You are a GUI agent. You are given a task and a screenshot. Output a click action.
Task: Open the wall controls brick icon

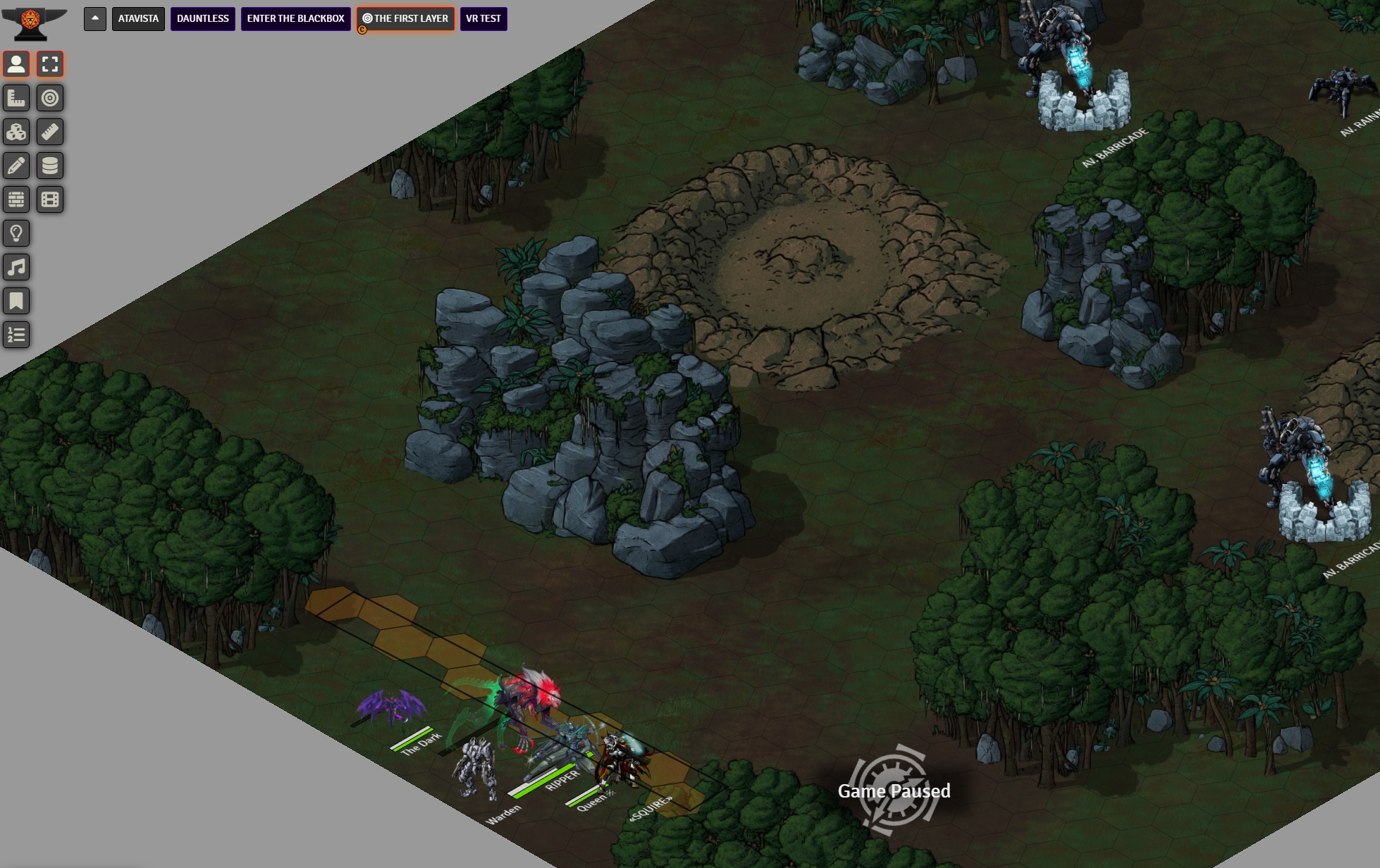point(16,199)
